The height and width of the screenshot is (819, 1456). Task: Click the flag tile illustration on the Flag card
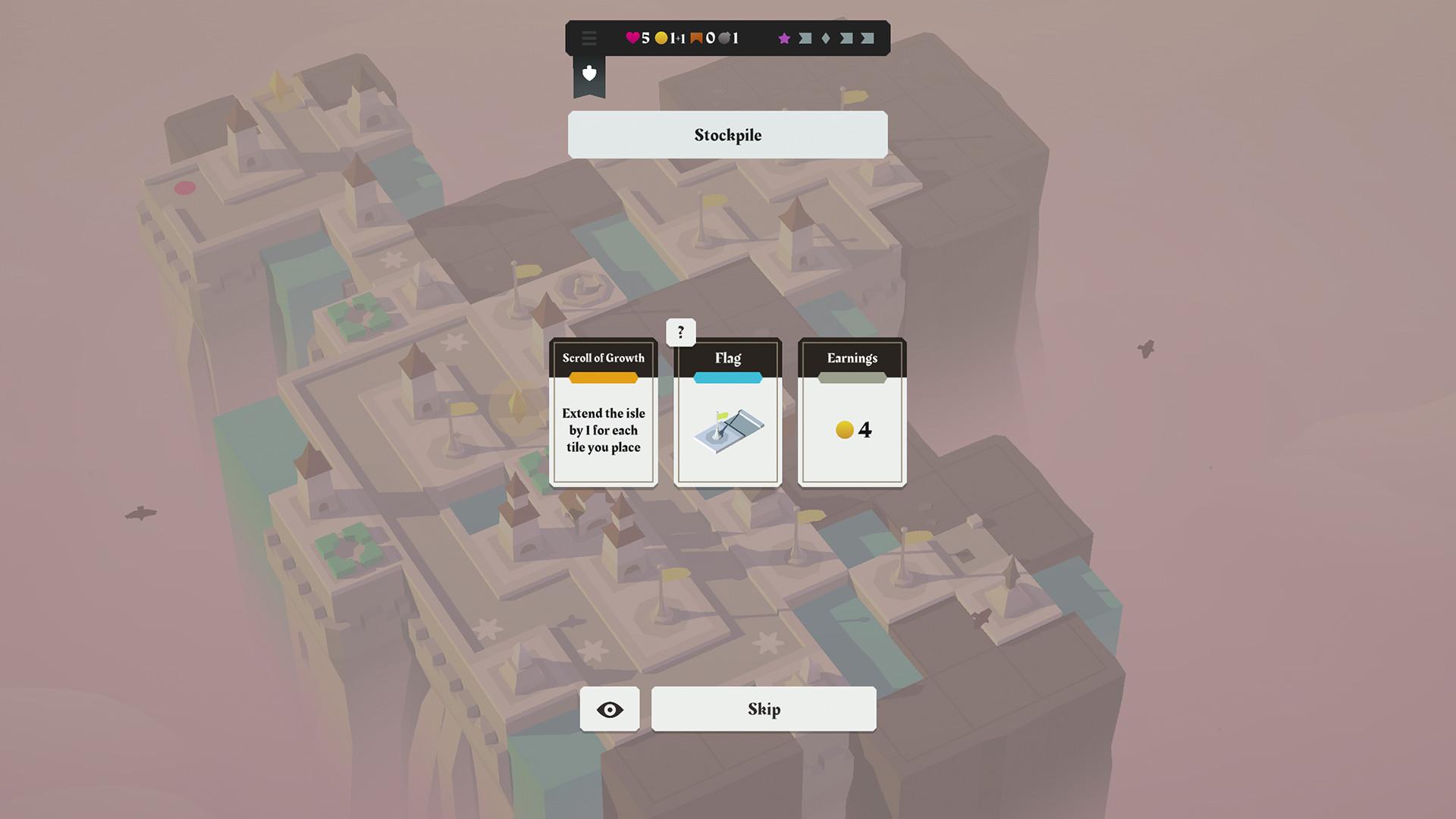727,430
